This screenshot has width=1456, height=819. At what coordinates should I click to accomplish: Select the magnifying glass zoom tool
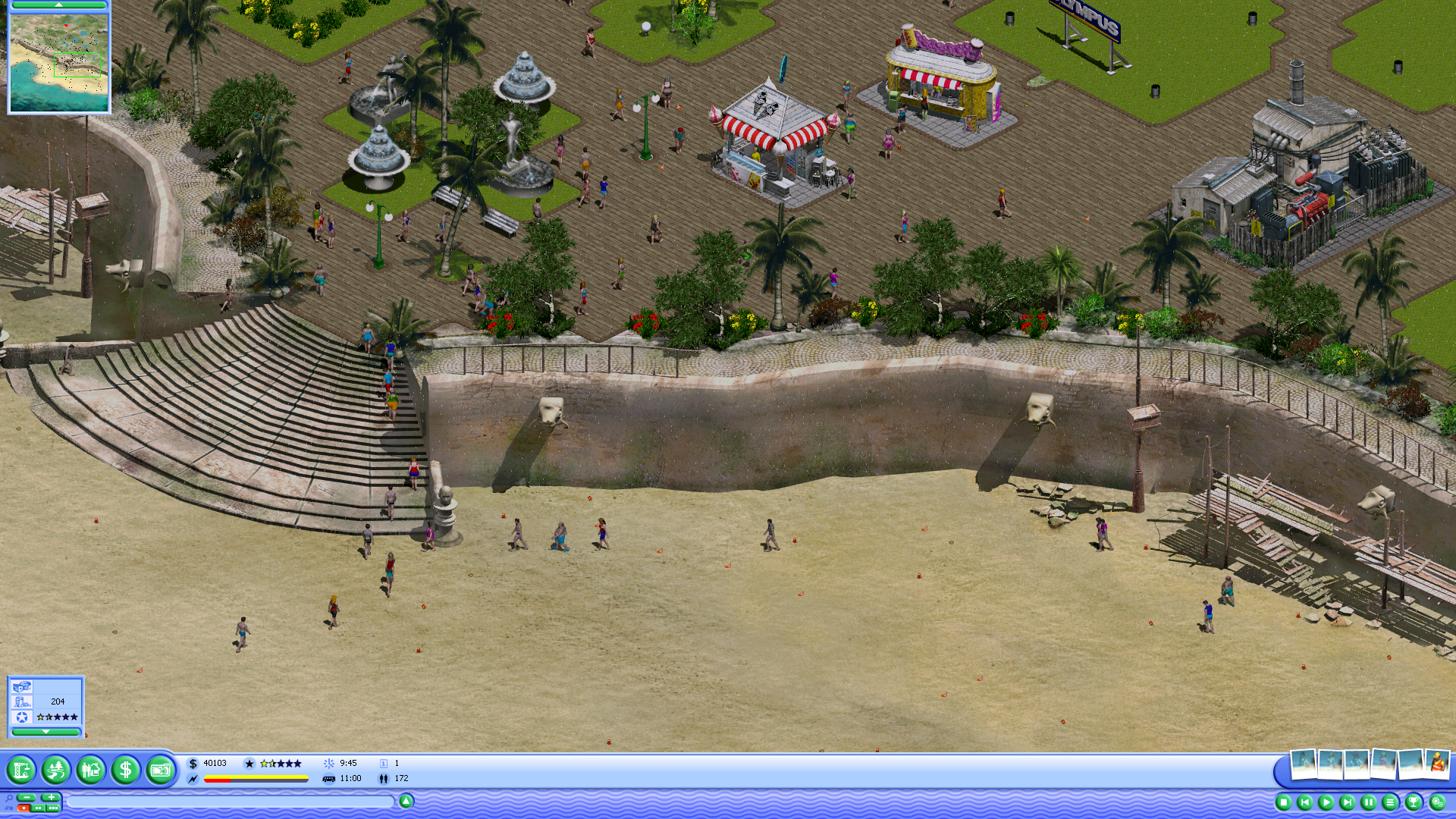pos(10,797)
